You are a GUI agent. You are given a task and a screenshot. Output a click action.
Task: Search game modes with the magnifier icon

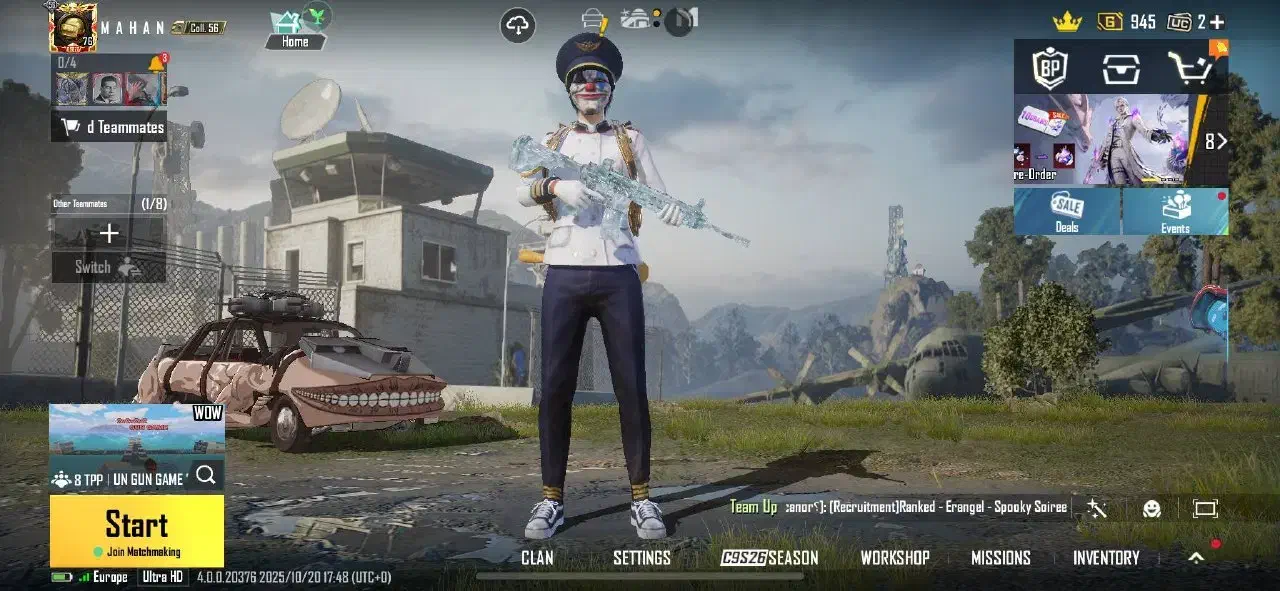click(x=206, y=475)
